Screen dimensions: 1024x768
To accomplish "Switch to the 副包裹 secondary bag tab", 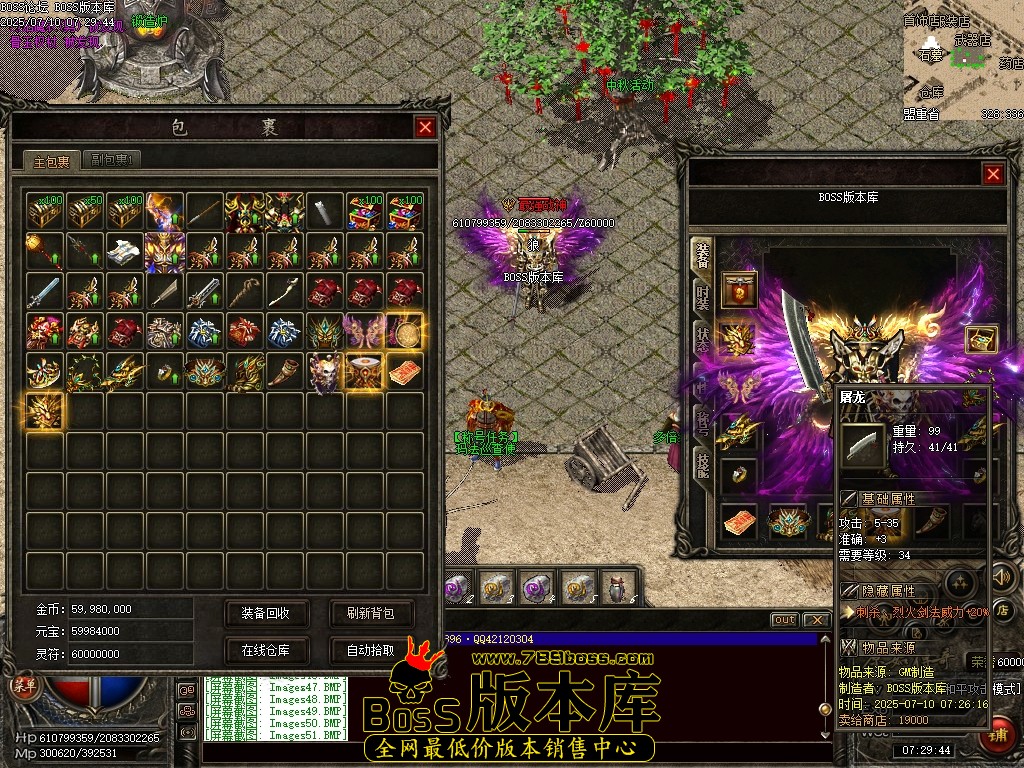I will tap(110, 160).
